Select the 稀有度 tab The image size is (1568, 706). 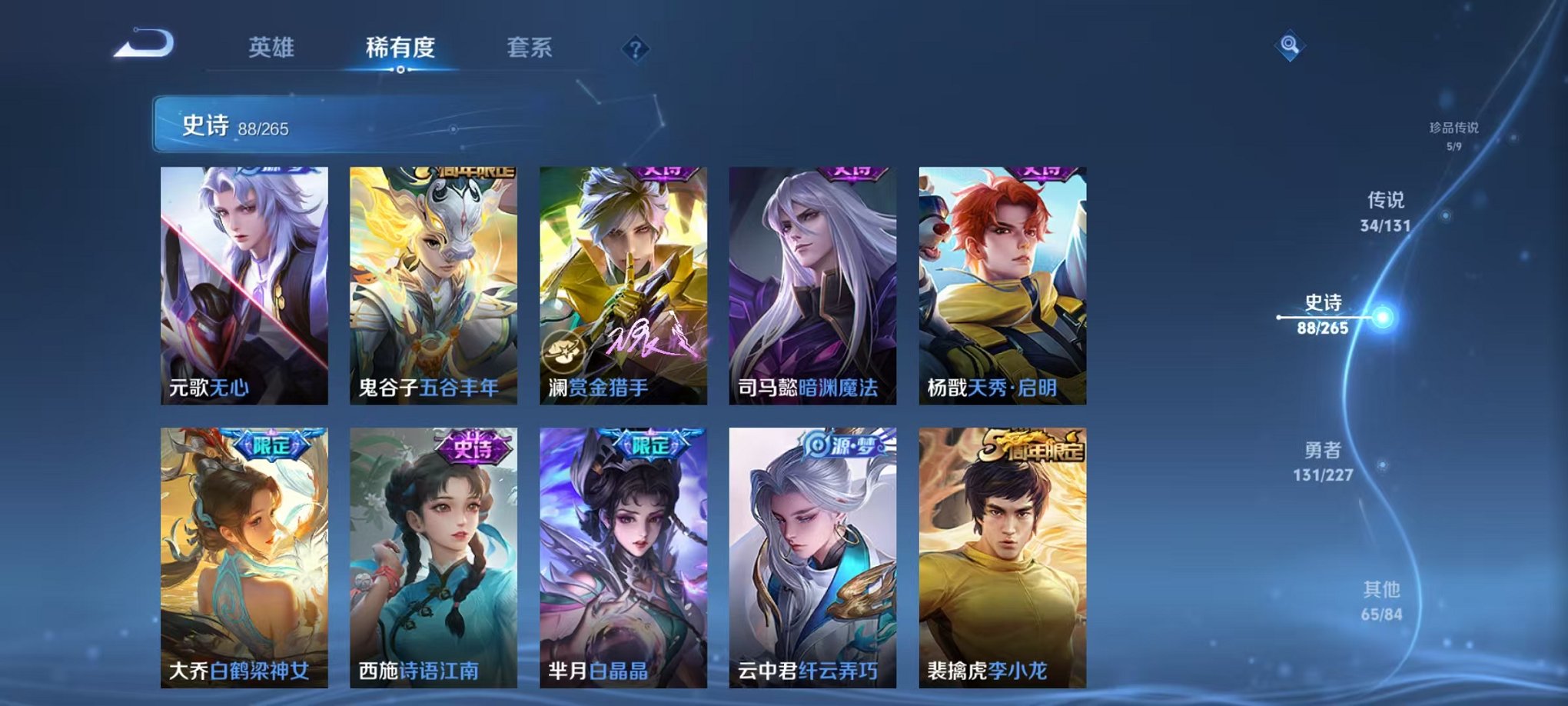tap(399, 46)
